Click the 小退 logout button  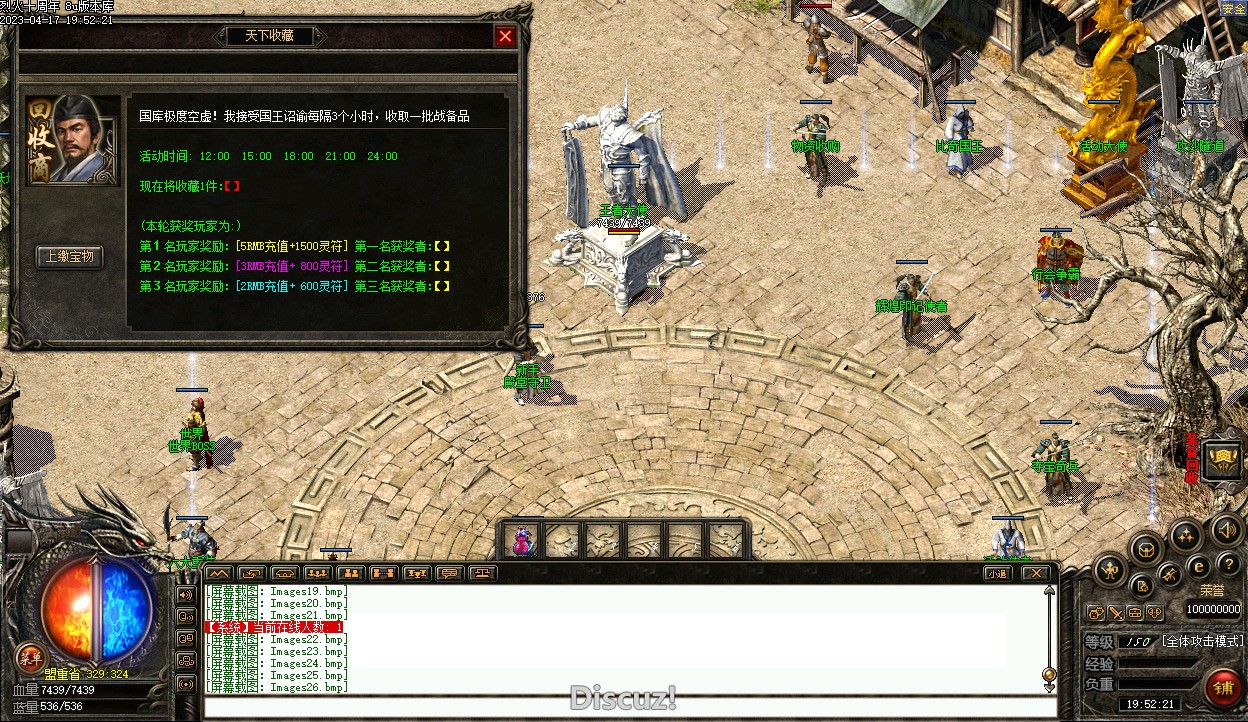tap(997, 573)
